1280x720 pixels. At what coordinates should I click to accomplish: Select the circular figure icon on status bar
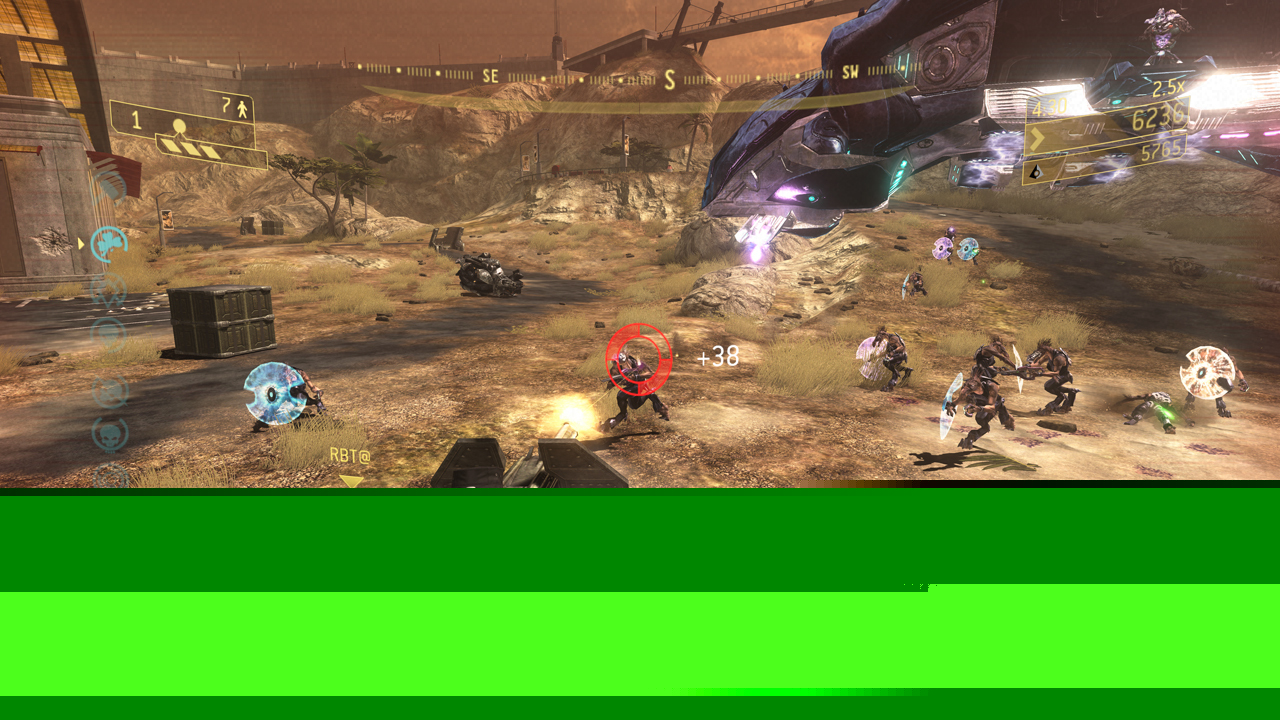(179, 125)
